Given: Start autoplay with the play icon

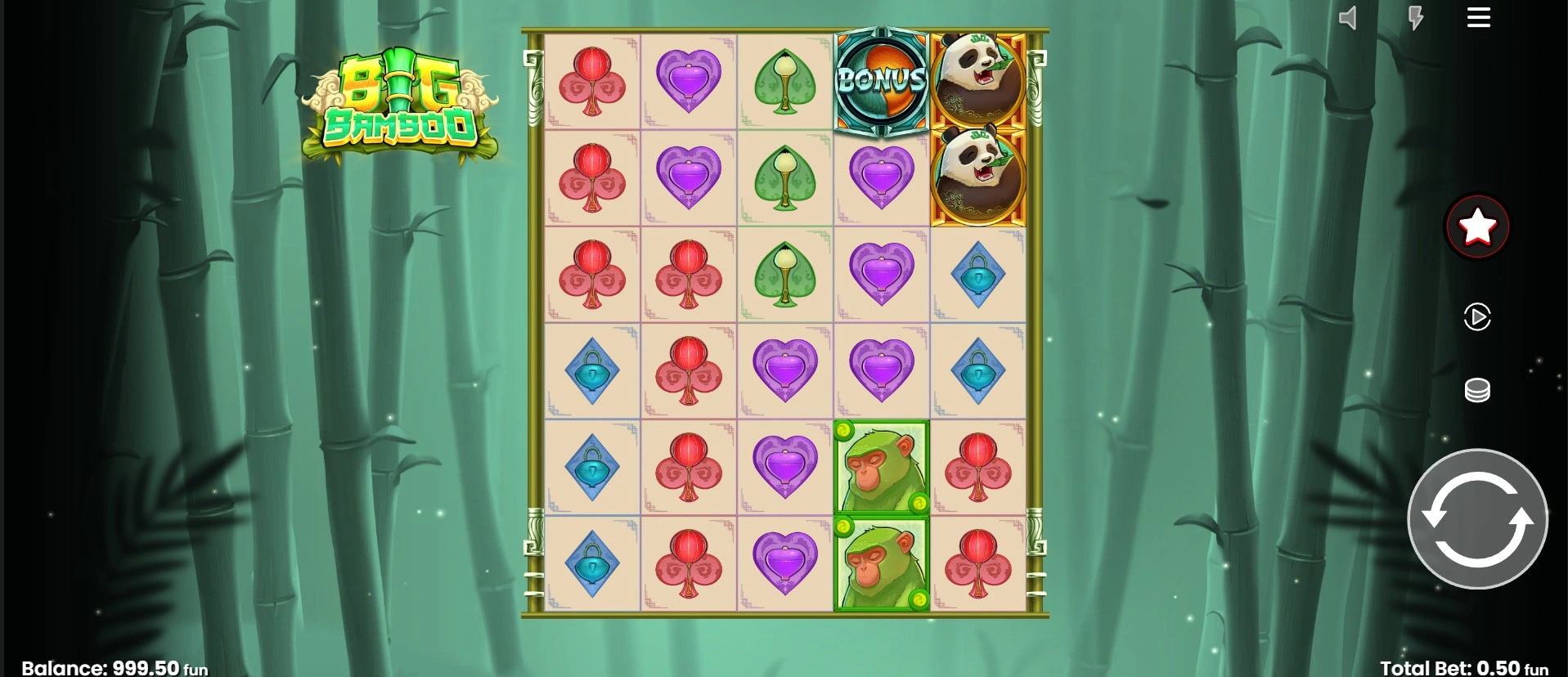Looking at the screenshot, I should click(1477, 316).
